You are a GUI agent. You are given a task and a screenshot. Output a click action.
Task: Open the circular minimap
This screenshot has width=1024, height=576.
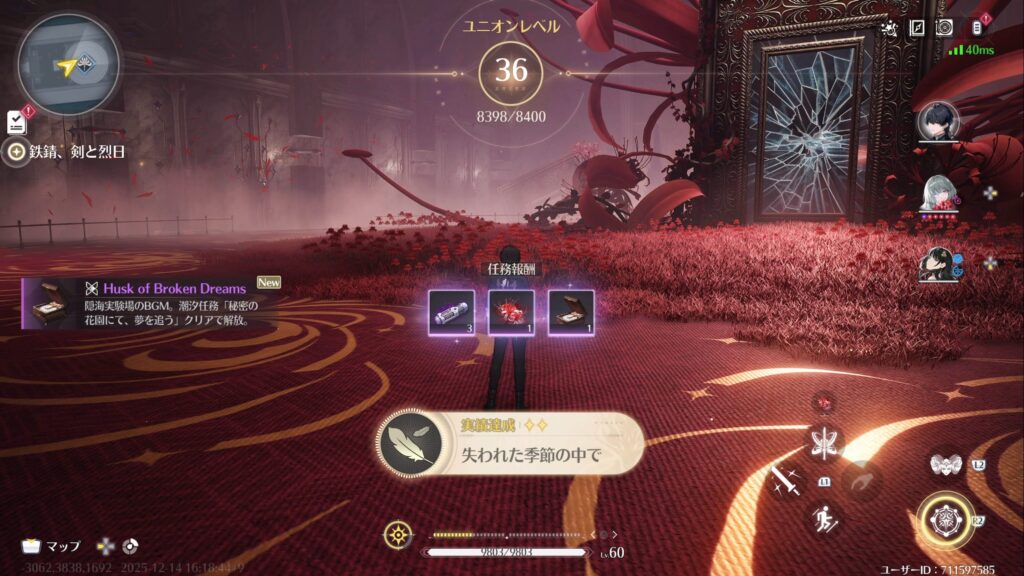click(68, 65)
